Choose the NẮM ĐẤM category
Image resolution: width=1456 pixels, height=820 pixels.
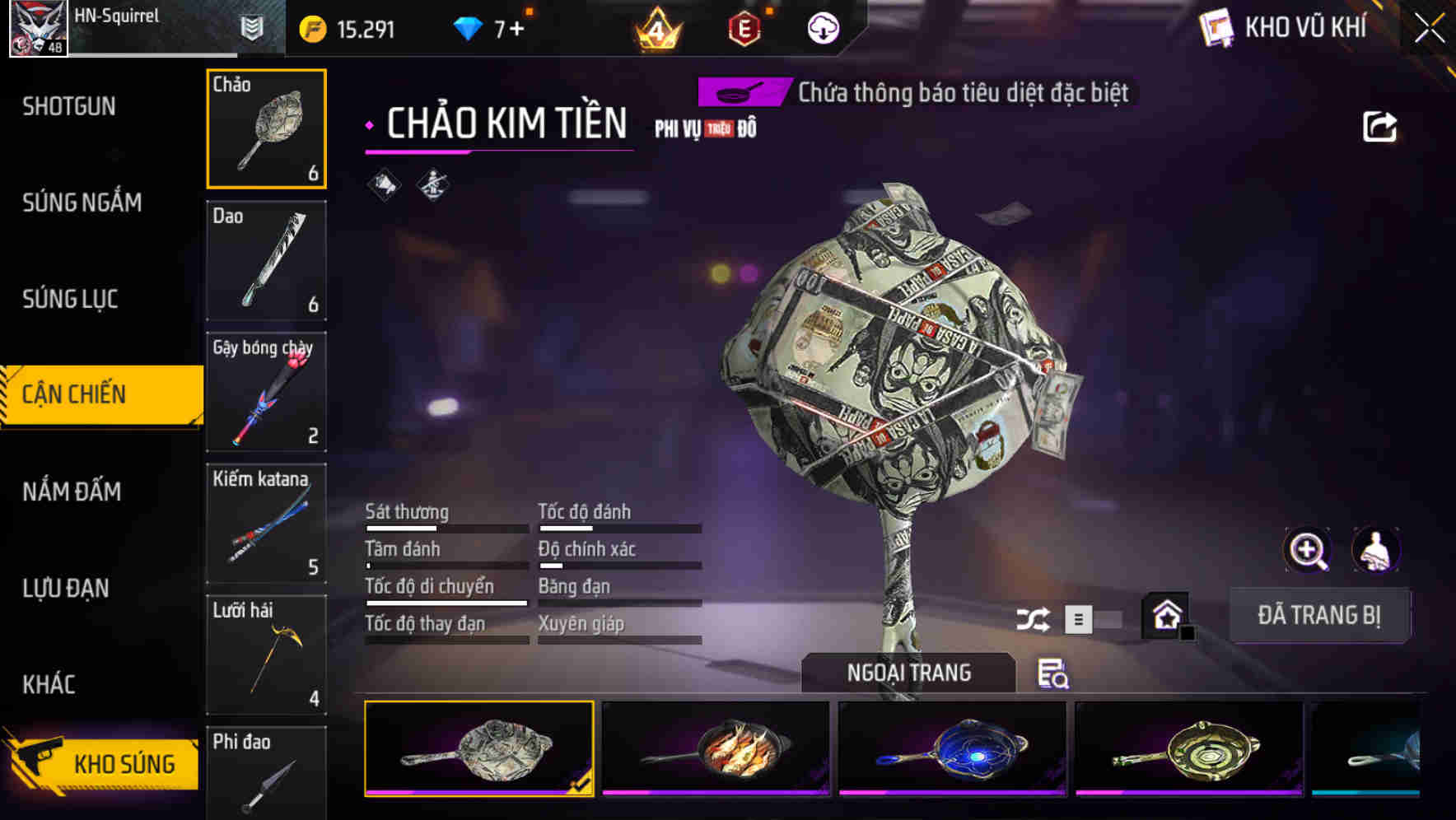click(x=72, y=492)
